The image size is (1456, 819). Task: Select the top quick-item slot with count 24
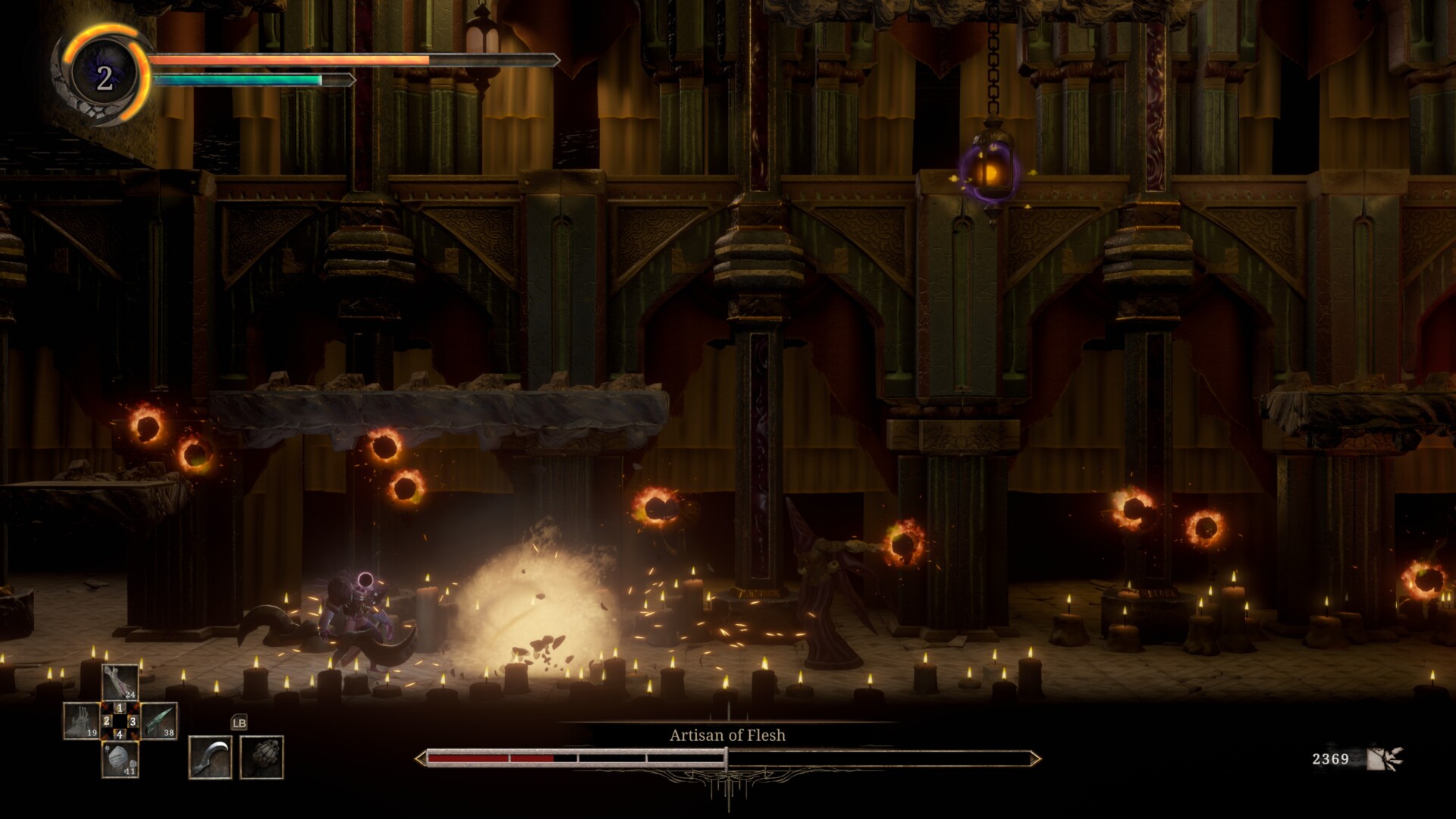[x=120, y=682]
